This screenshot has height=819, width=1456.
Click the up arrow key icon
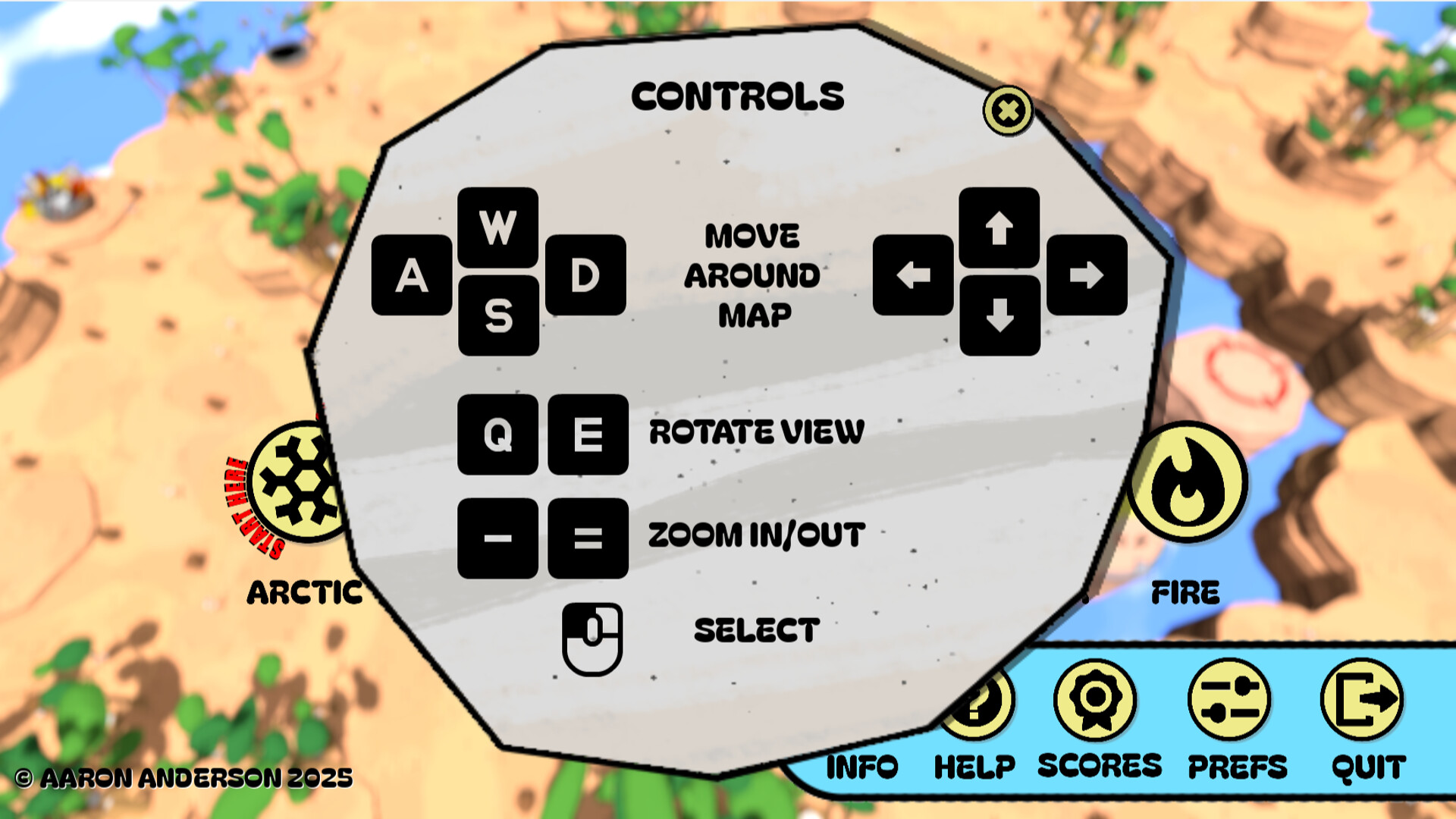click(x=999, y=227)
